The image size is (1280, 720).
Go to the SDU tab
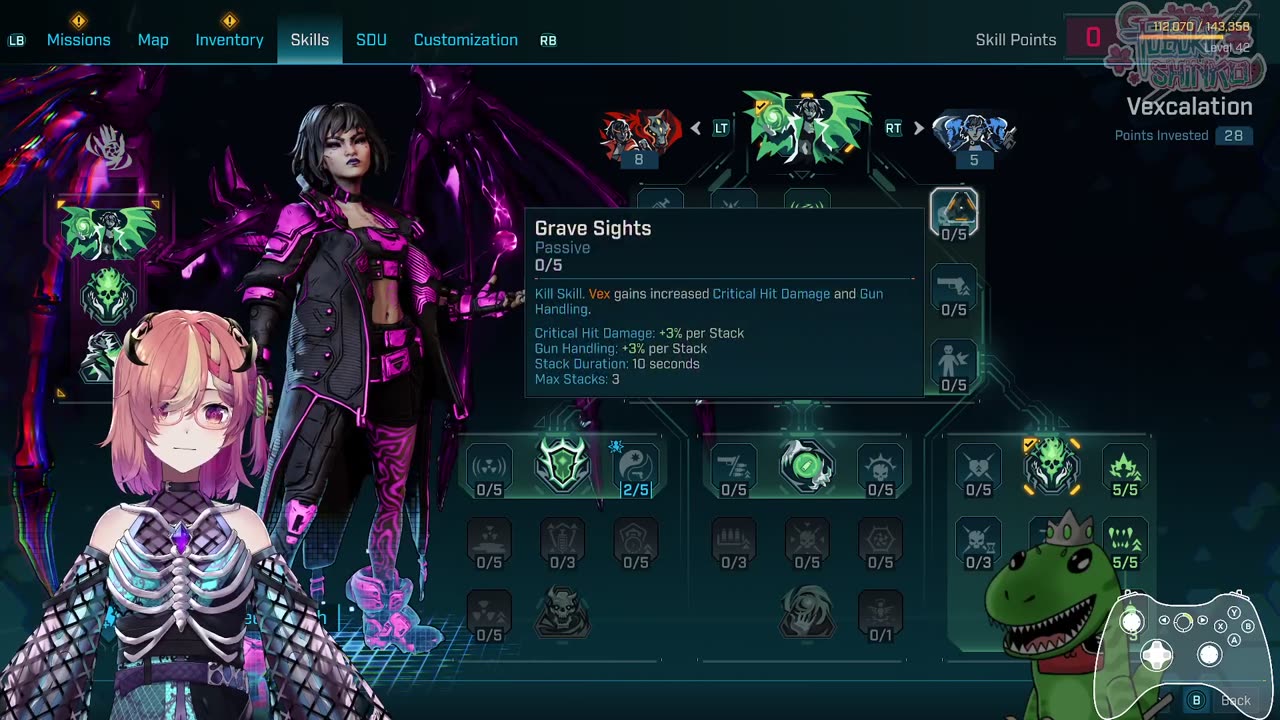pyautogui.click(x=371, y=40)
